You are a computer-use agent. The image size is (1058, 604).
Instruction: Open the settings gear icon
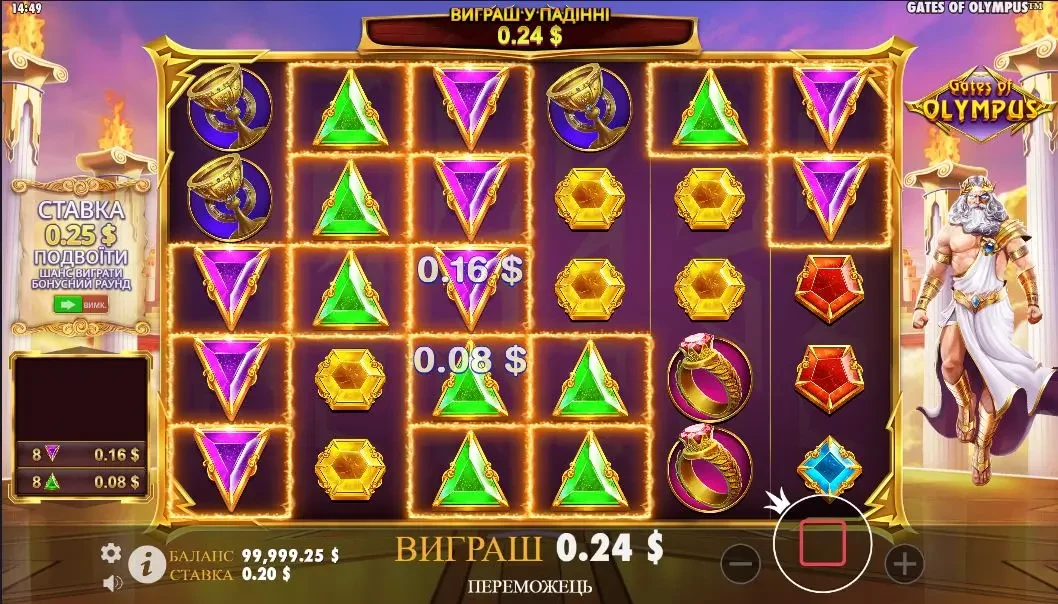111,552
